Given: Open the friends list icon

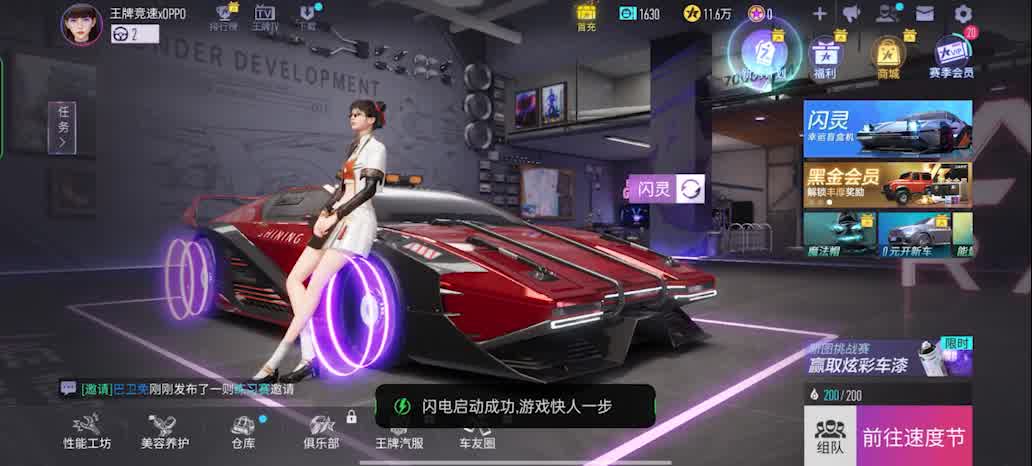Looking at the screenshot, I should [x=887, y=13].
